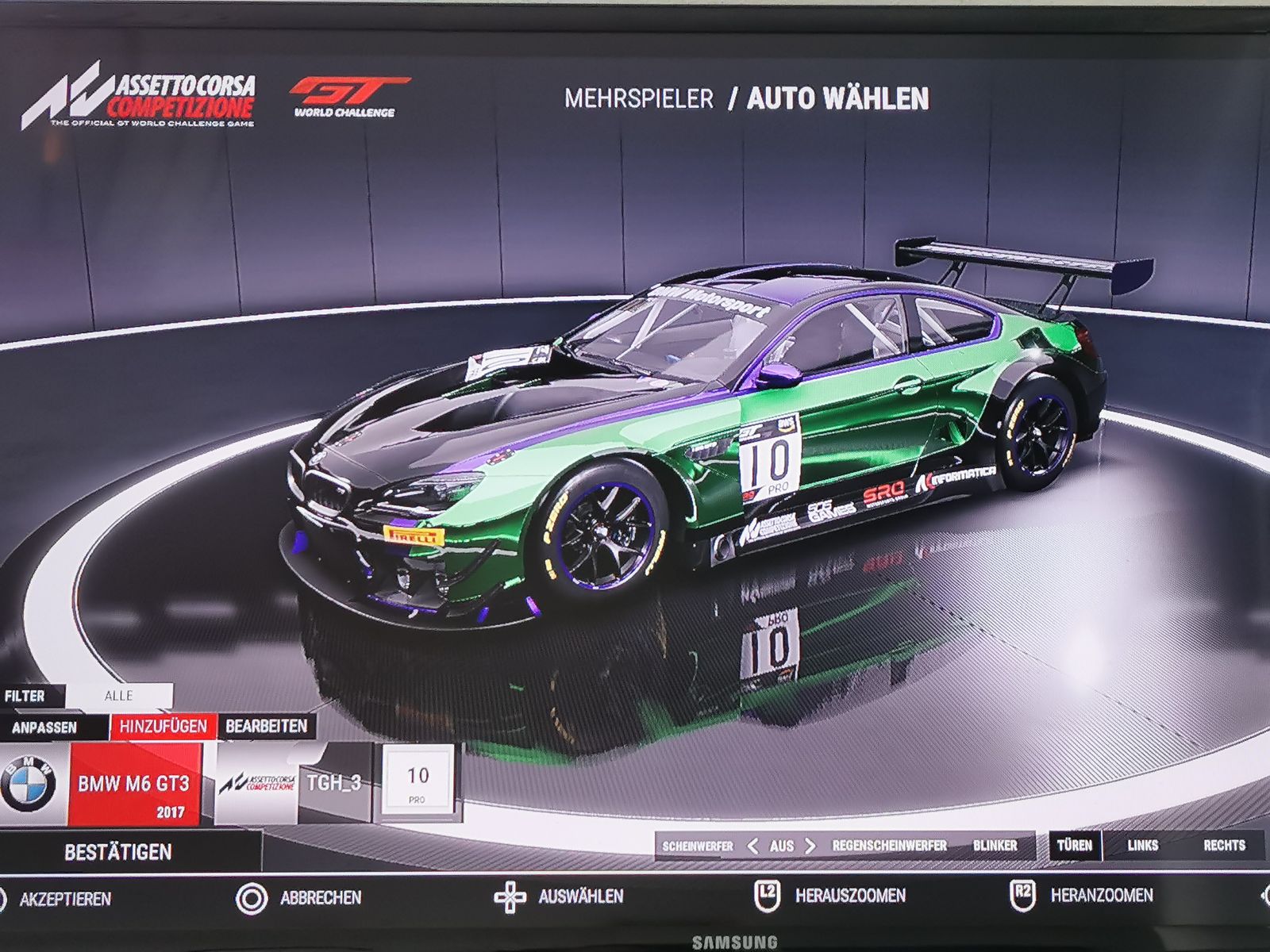
Task: Open the left door with Links
Action: pyautogui.click(x=1142, y=846)
